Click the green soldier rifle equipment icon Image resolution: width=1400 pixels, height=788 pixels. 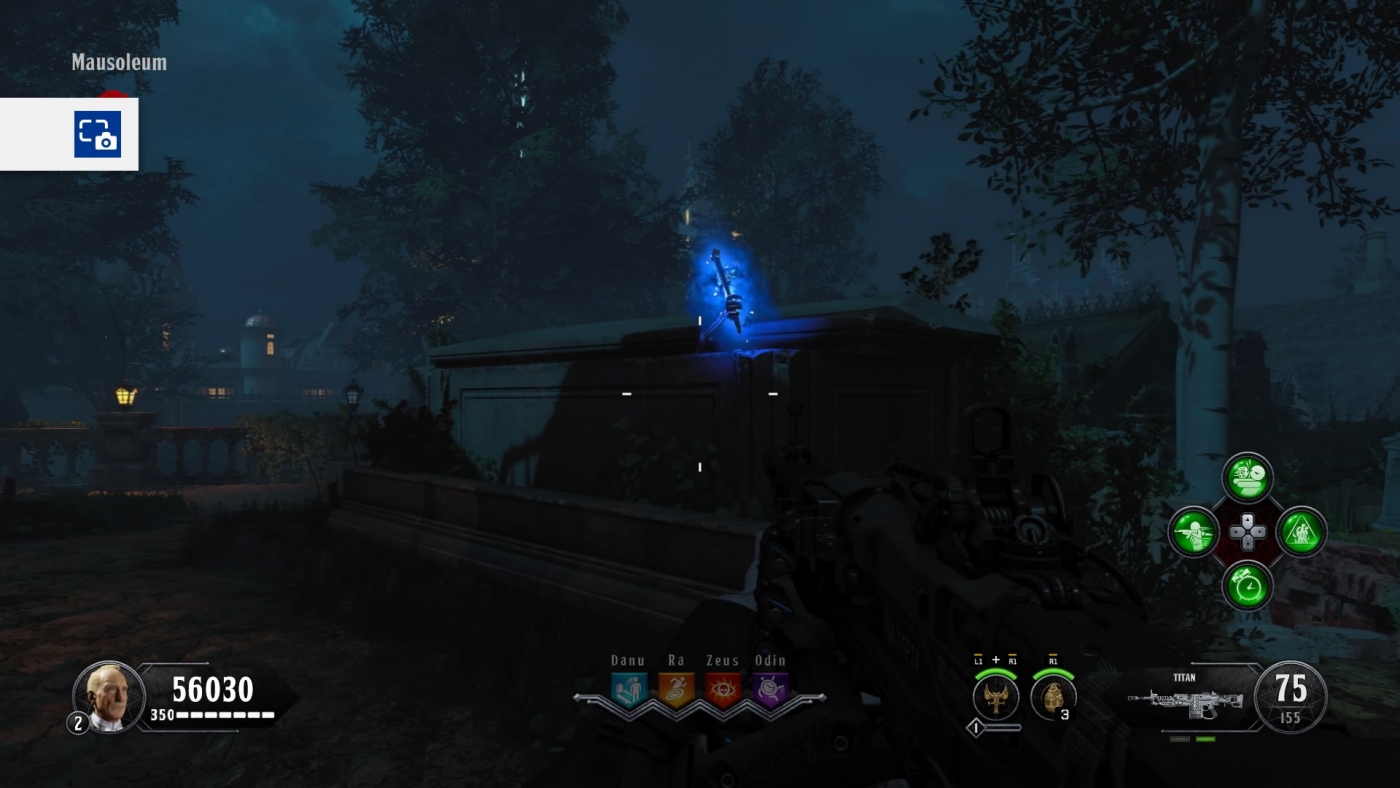[1195, 532]
